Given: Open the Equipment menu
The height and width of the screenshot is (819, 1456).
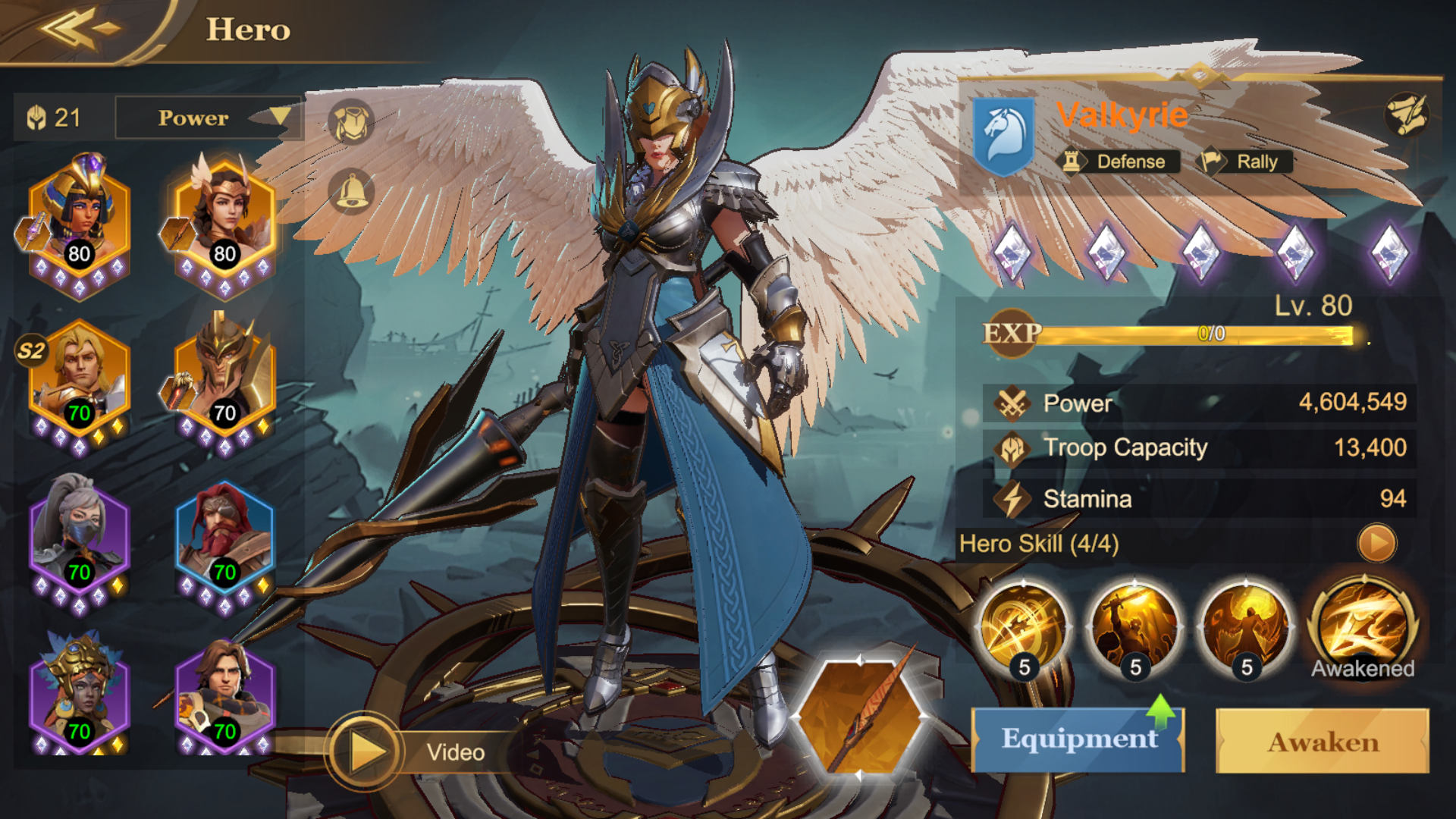Looking at the screenshot, I should [1078, 739].
